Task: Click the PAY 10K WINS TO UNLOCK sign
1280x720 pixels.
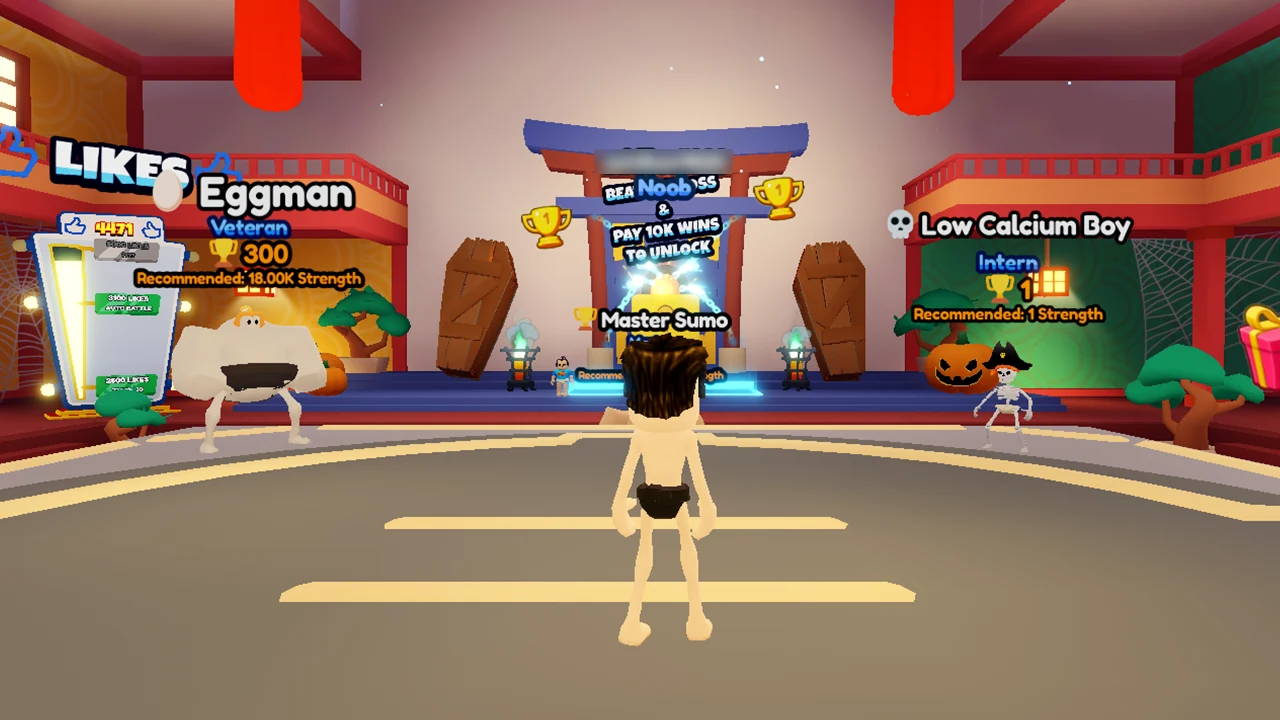Action: click(663, 238)
